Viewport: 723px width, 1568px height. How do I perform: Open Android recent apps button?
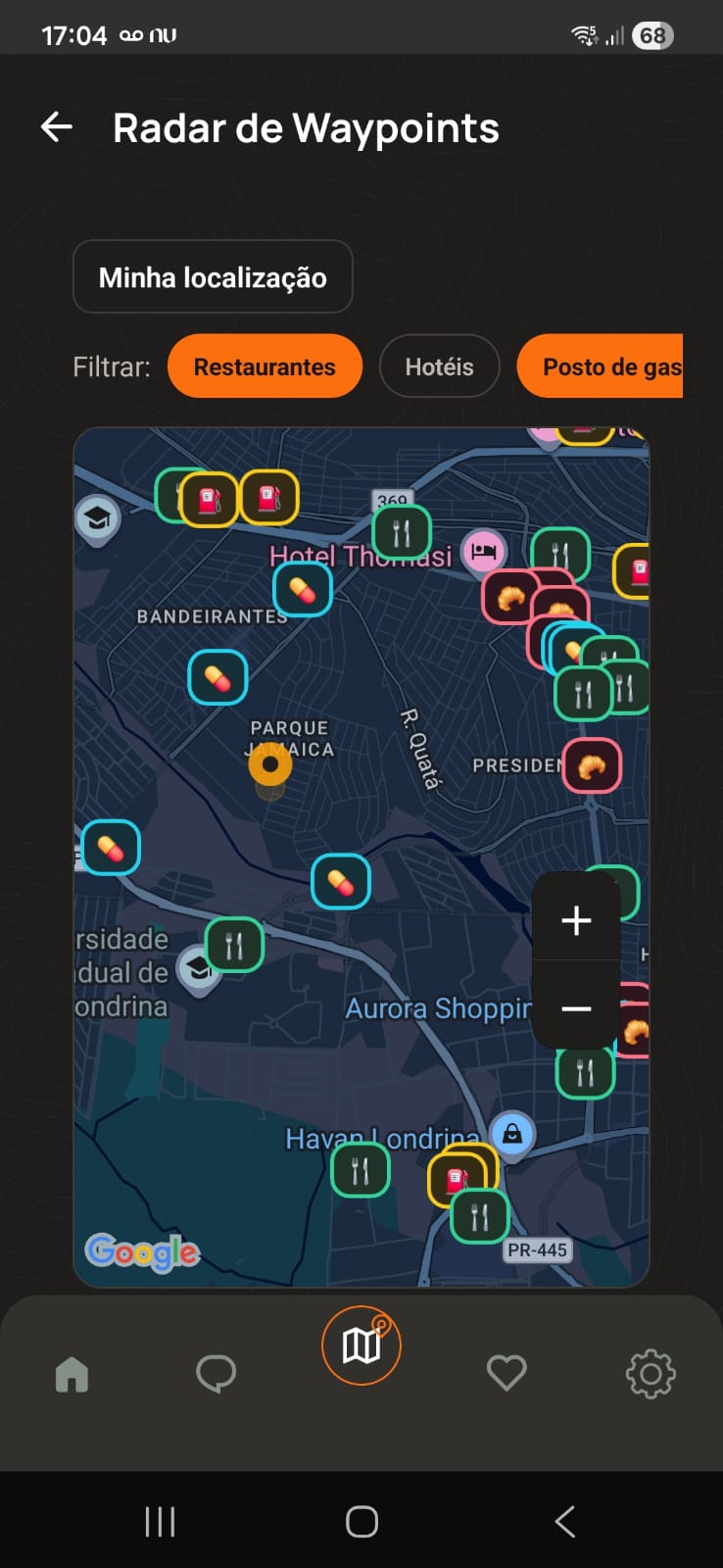click(160, 1521)
